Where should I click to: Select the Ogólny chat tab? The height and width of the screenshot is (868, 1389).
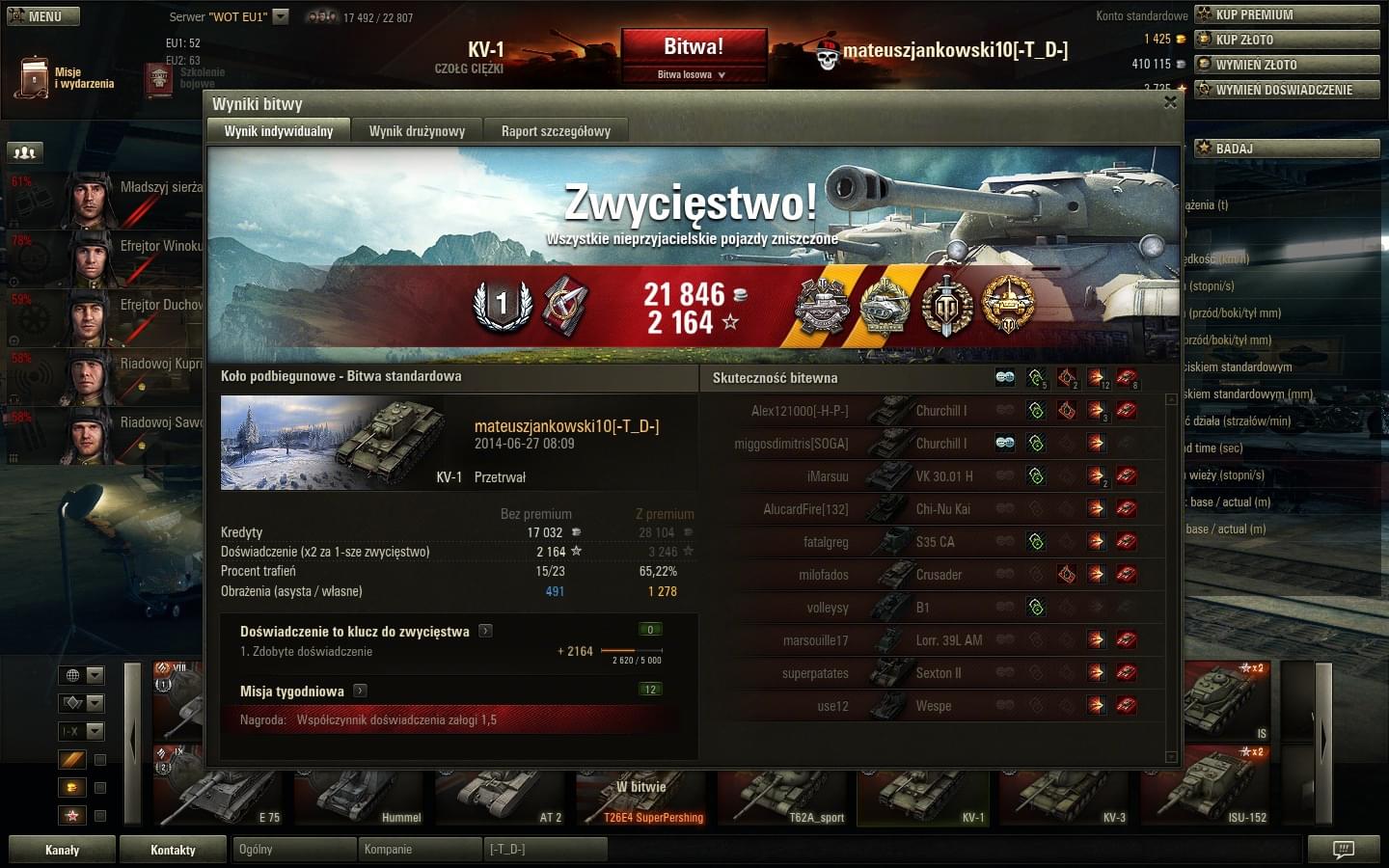pyautogui.click(x=294, y=850)
